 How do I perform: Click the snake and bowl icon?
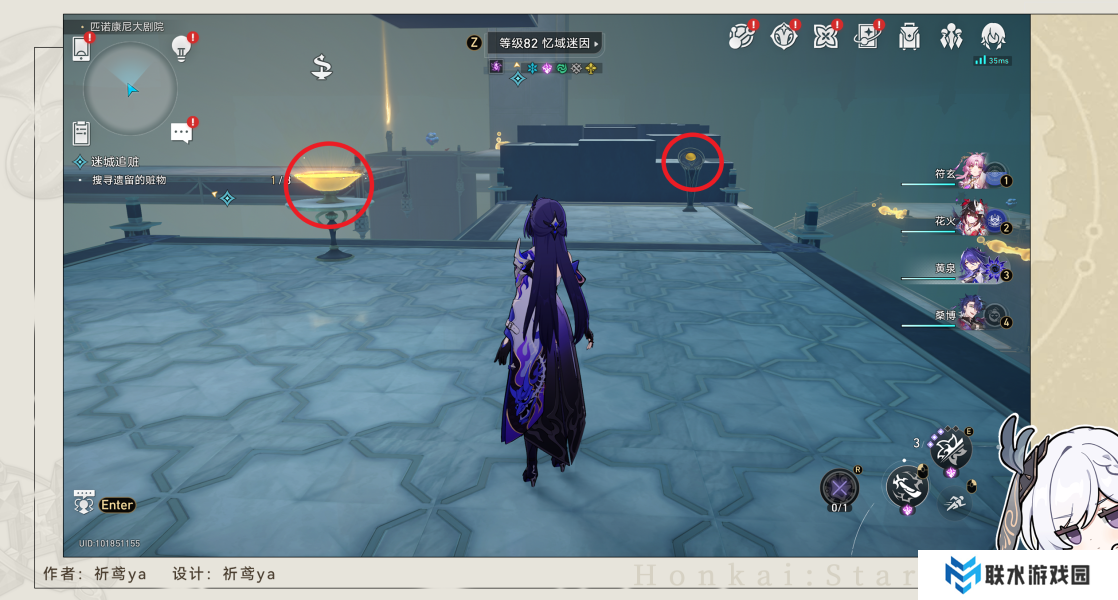(x=322, y=67)
